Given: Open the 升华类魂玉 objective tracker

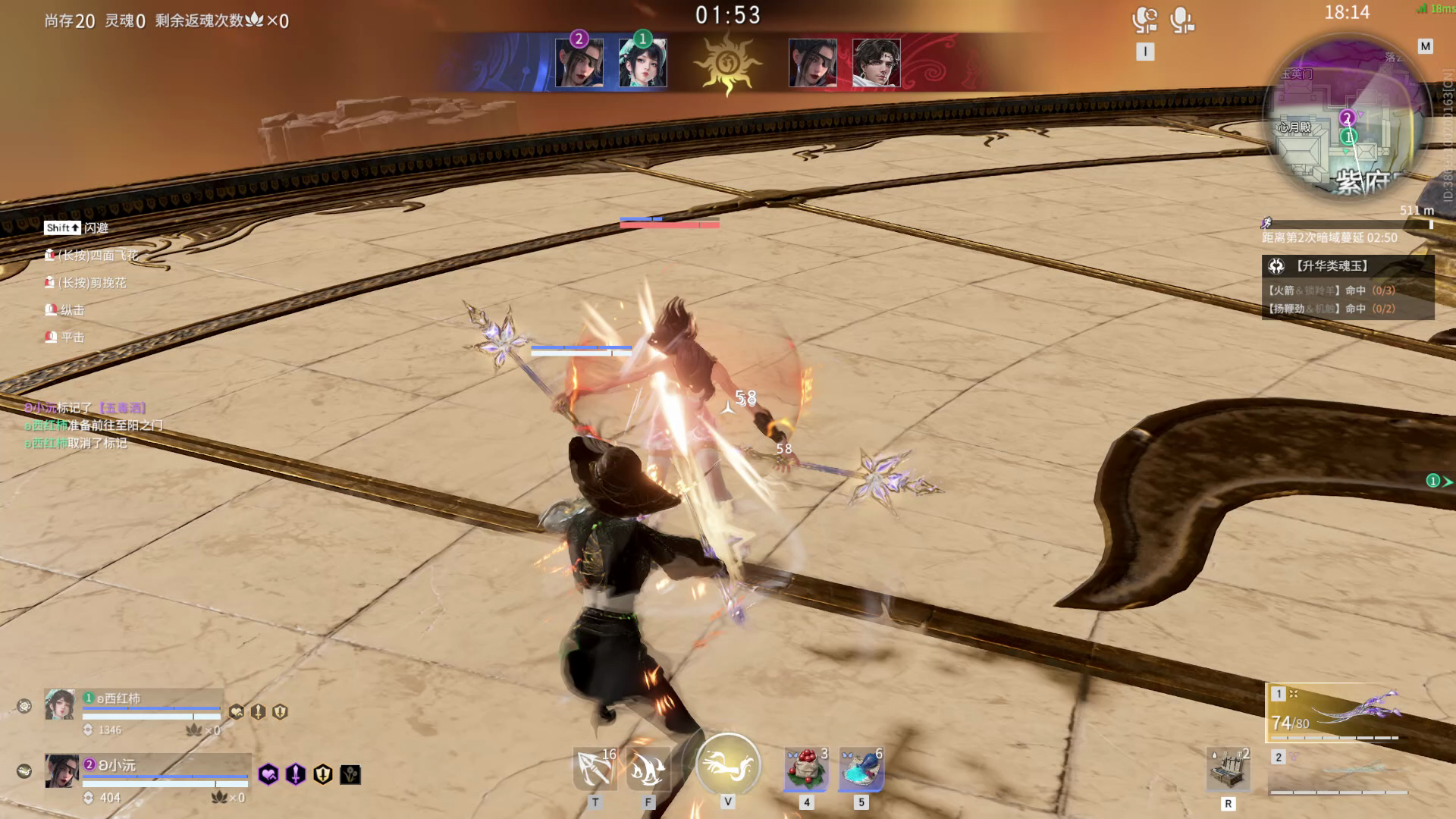Looking at the screenshot, I should (1348, 266).
